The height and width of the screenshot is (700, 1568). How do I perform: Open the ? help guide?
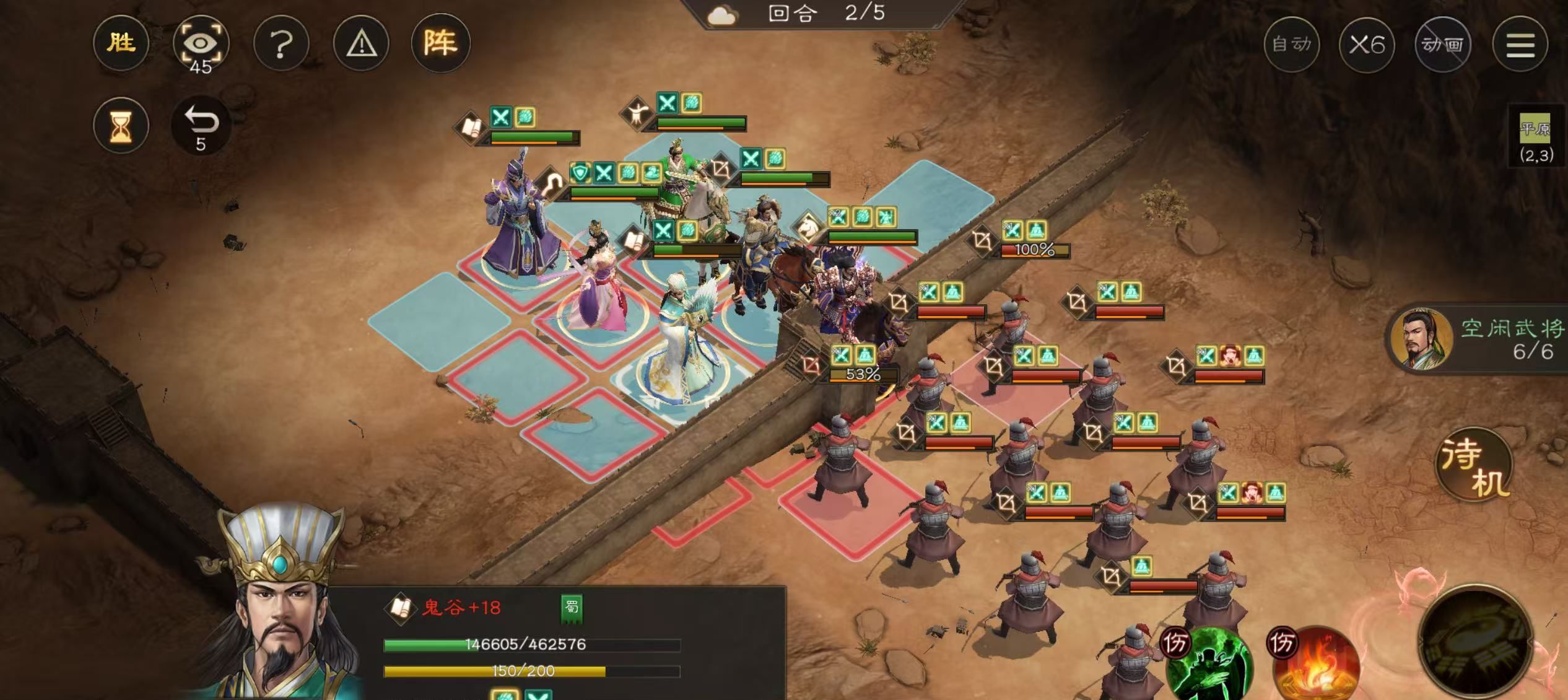tap(282, 43)
